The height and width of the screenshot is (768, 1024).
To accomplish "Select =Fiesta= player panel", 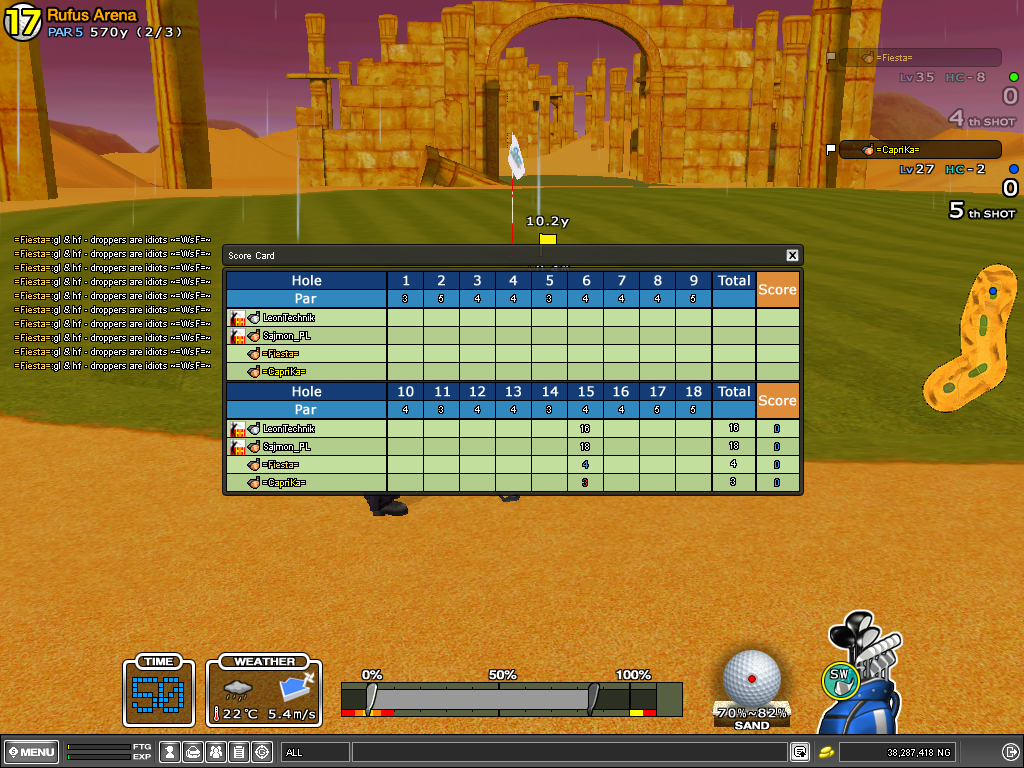I will 919,58.
